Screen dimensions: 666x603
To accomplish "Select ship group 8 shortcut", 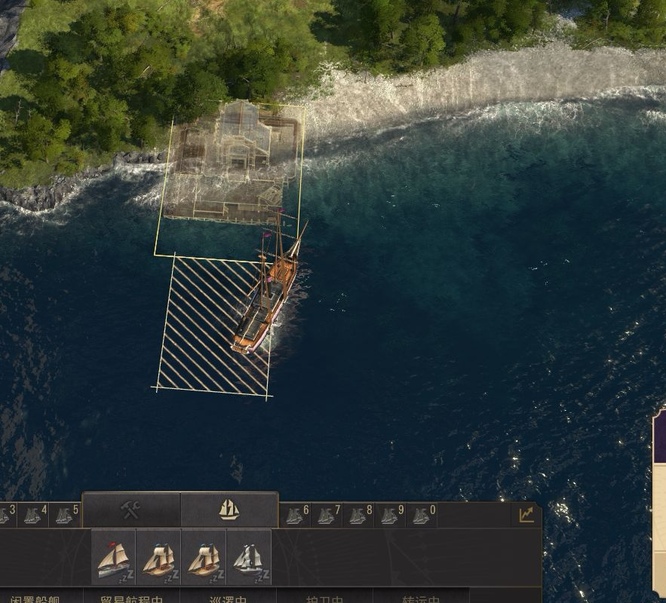I will [358, 515].
